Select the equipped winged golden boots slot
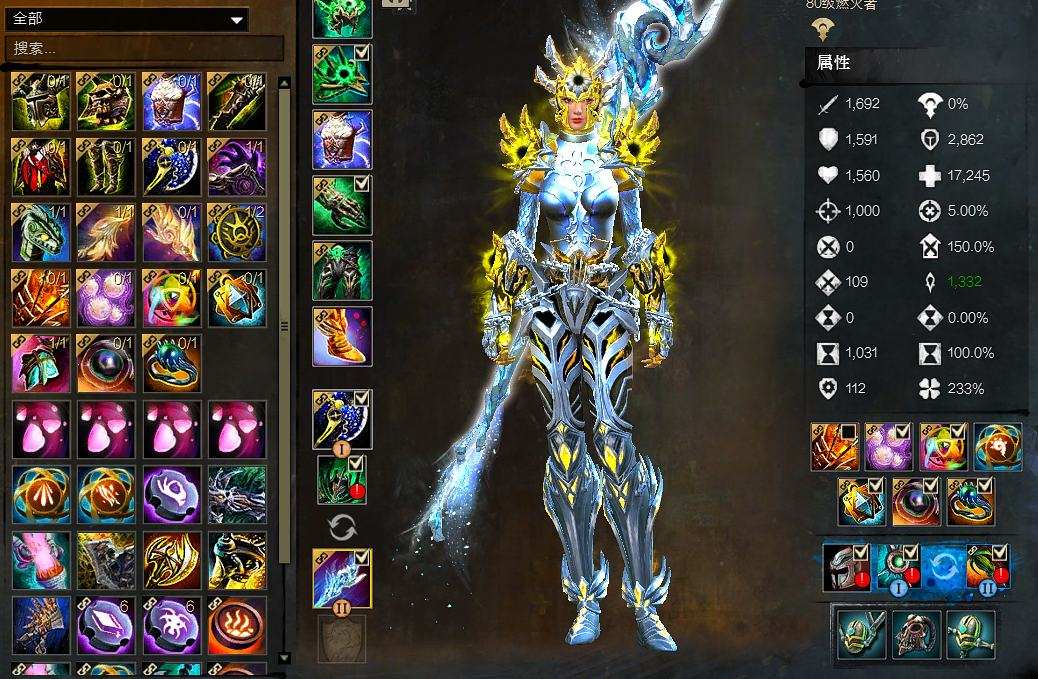 coord(342,337)
